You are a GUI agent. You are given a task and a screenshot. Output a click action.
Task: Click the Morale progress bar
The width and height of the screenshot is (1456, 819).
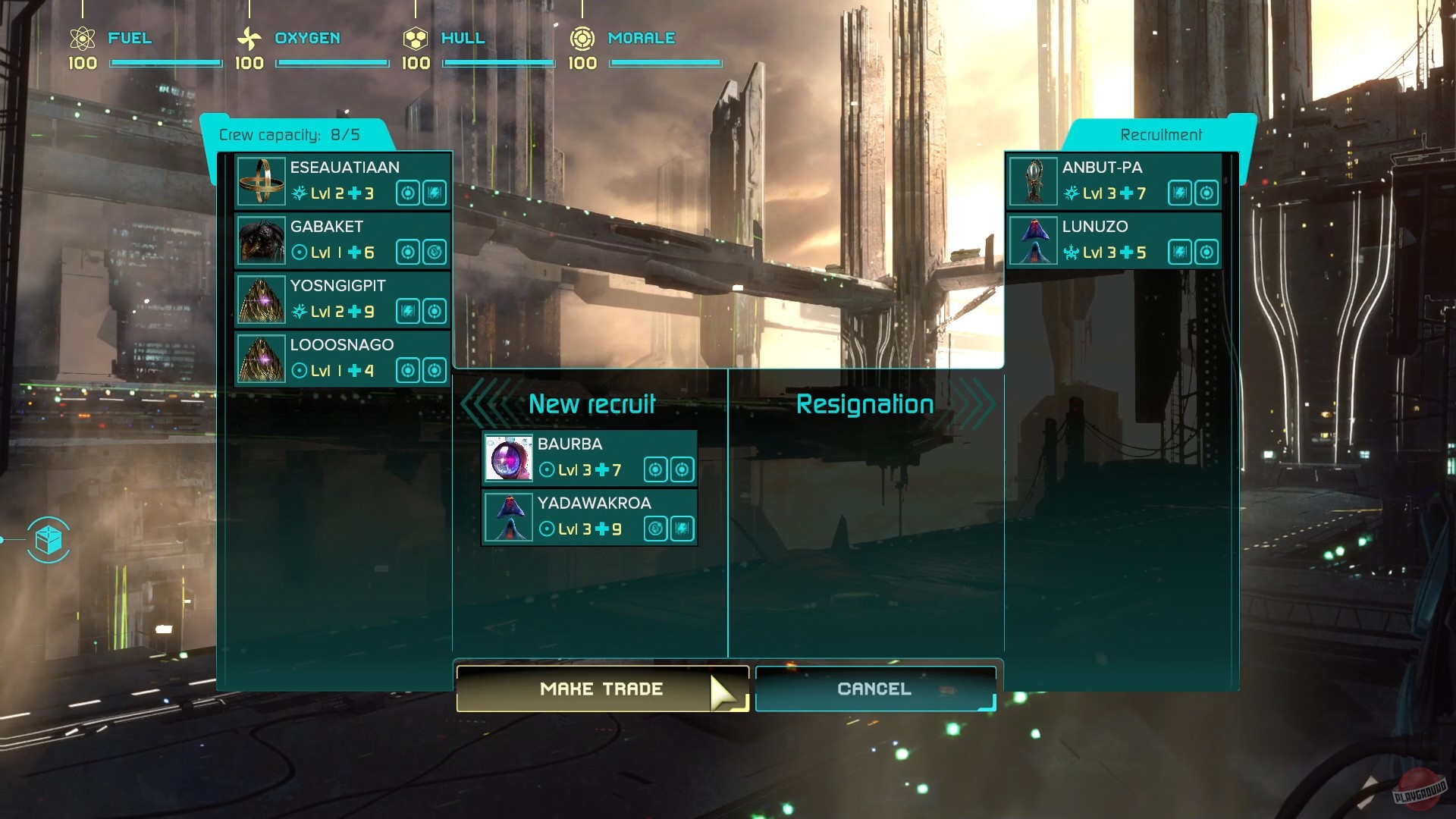coord(665,63)
